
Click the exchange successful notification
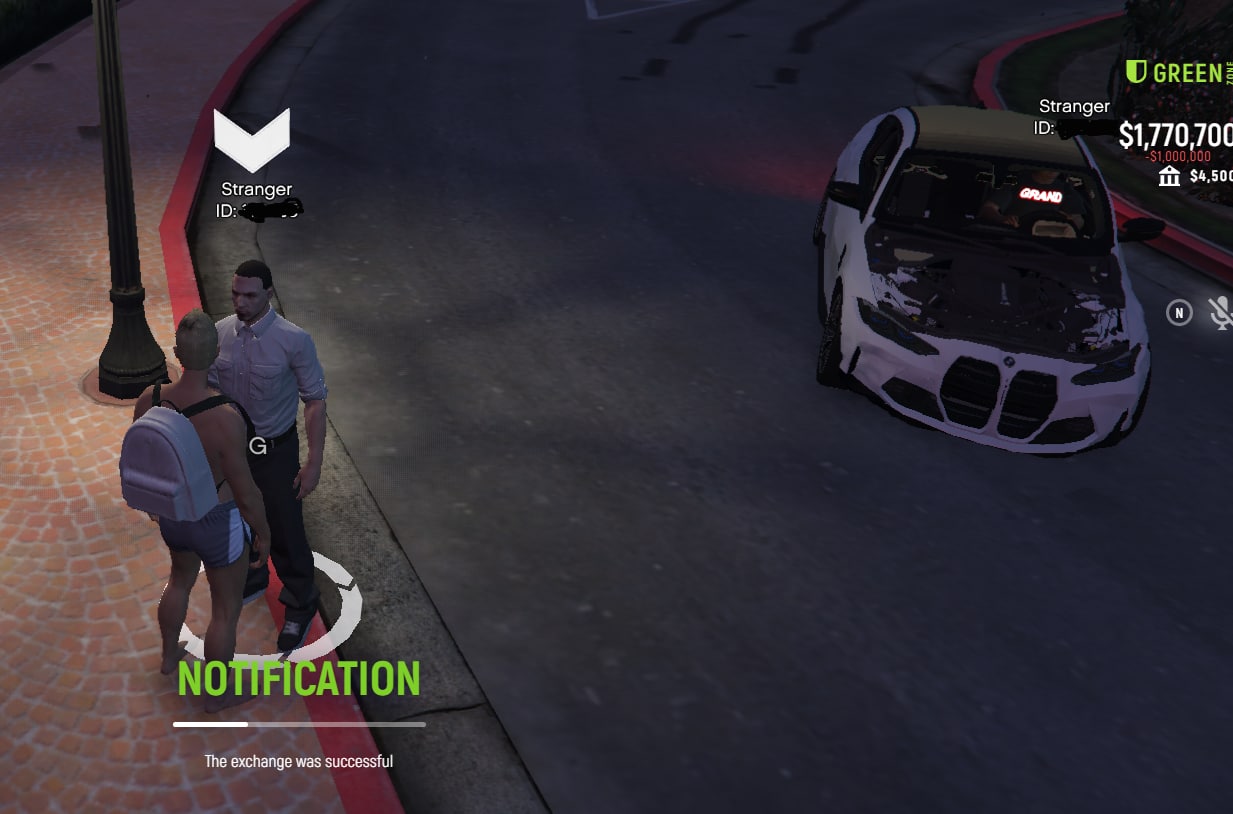(x=298, y=761)
